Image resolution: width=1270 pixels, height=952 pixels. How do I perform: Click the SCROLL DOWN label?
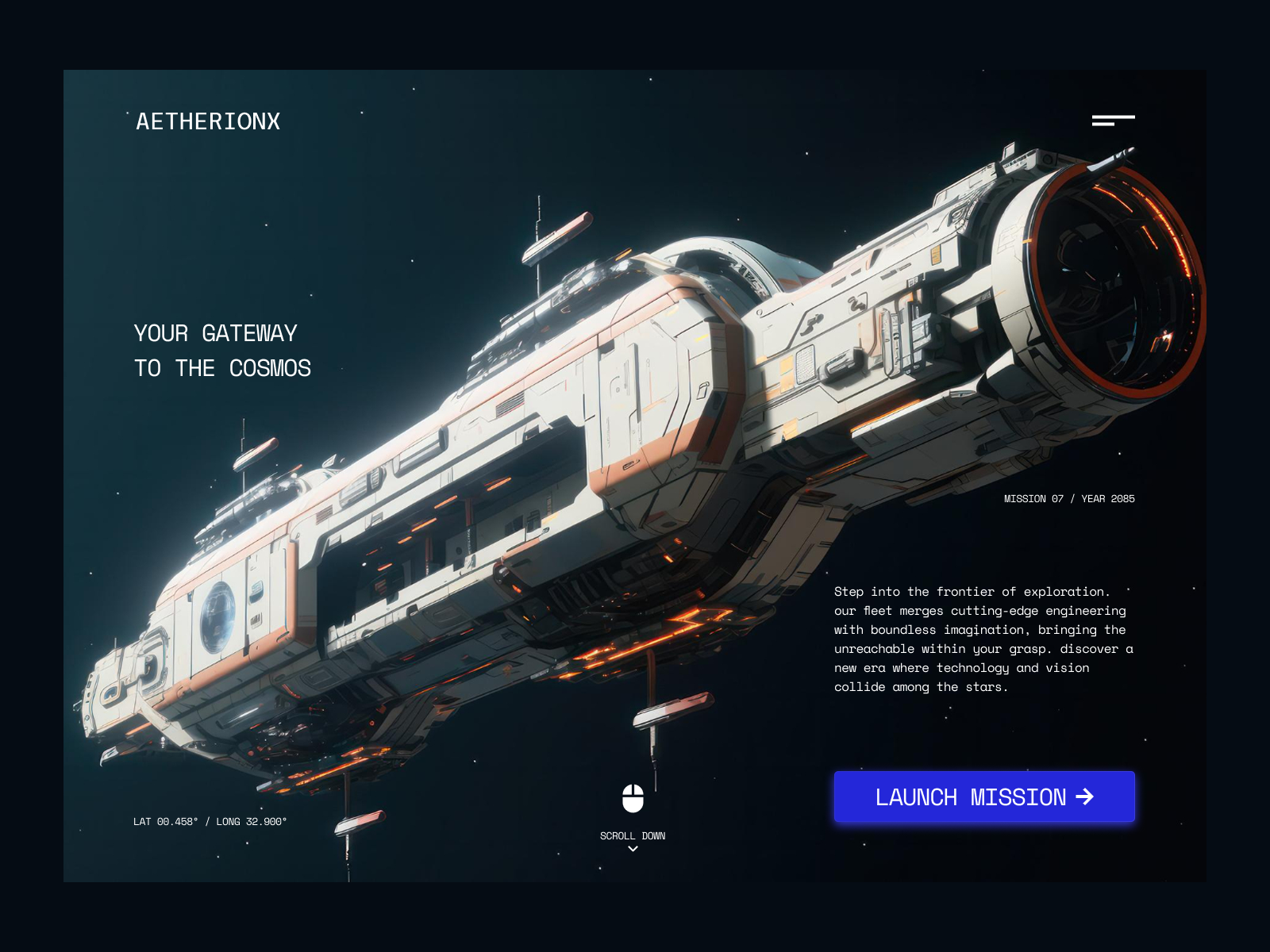[x=632, y=835]
